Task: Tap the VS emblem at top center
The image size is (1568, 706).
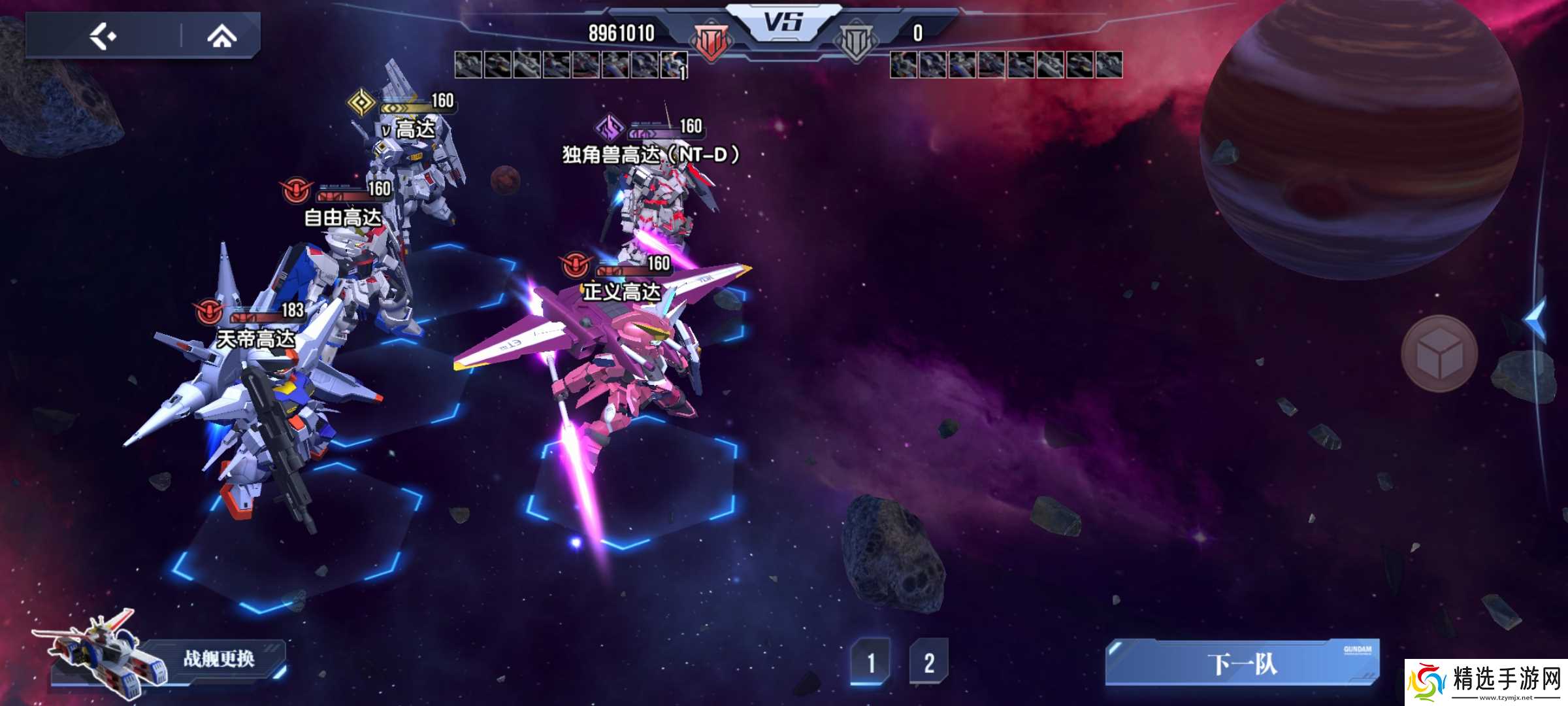Action: click(x=784, y=21)
